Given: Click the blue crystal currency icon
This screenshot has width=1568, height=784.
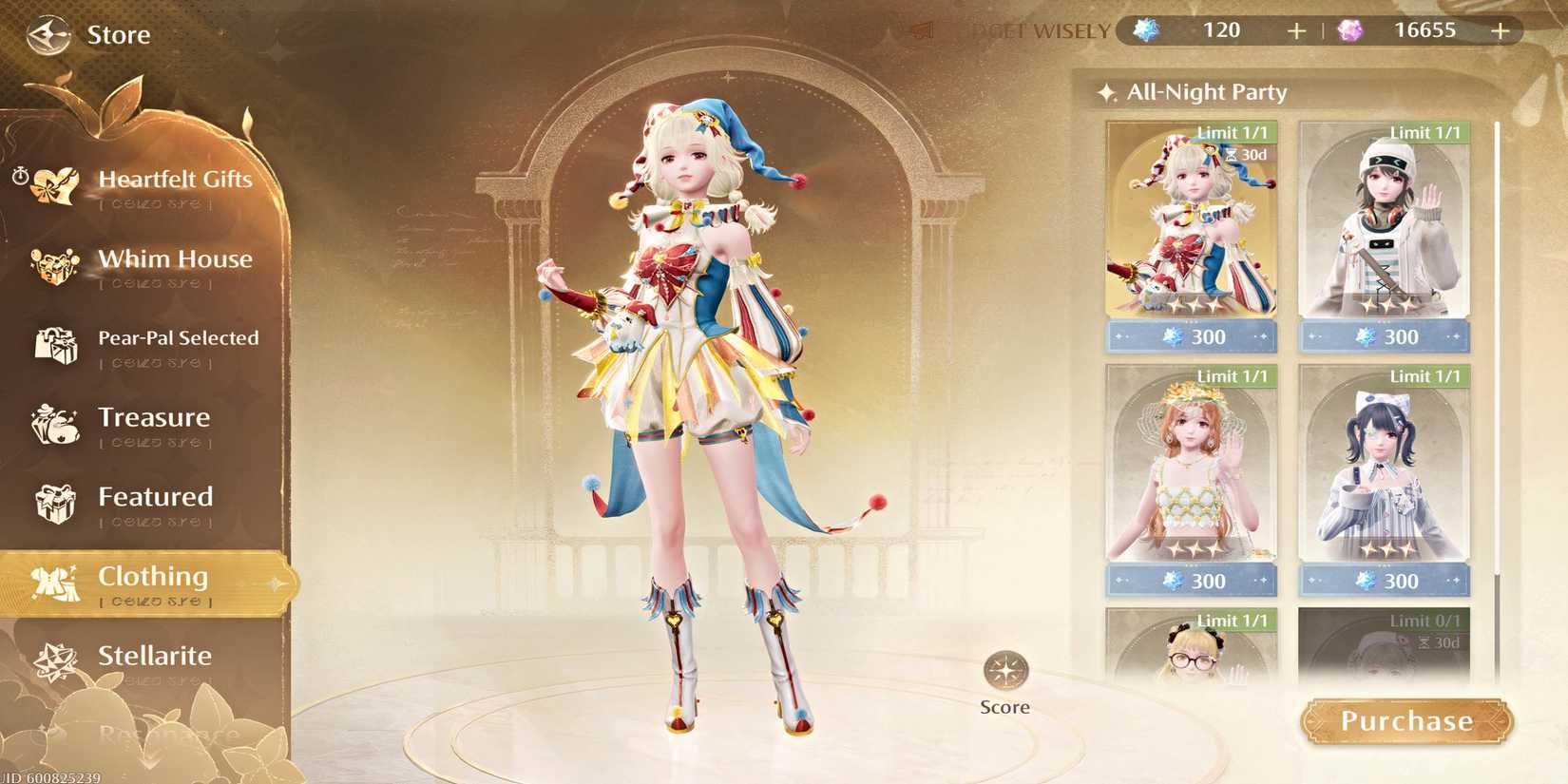Looking at the screenshot, I should click(1144, 29).
